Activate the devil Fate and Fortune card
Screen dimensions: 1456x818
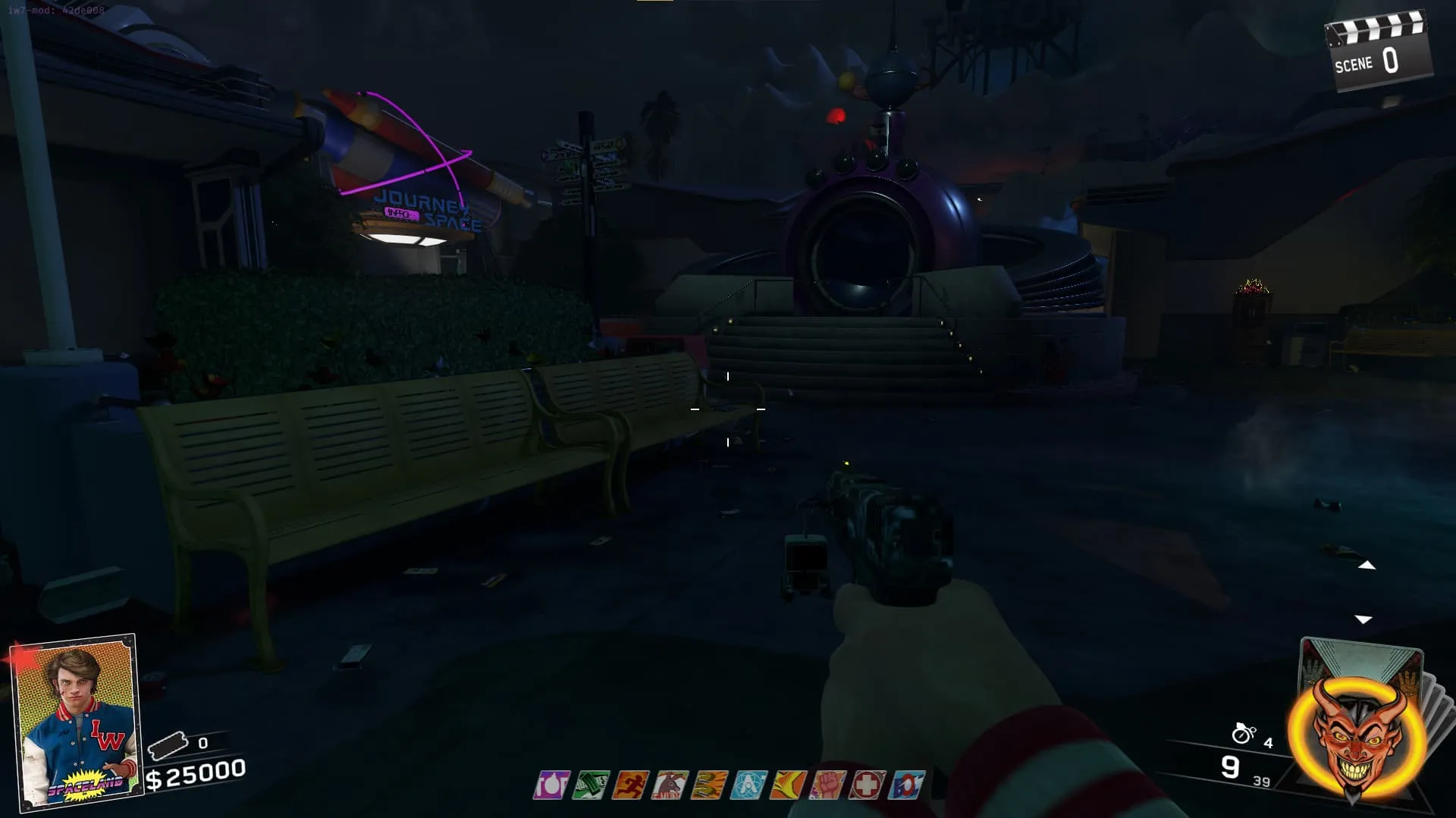click(x=1355, y=732)
